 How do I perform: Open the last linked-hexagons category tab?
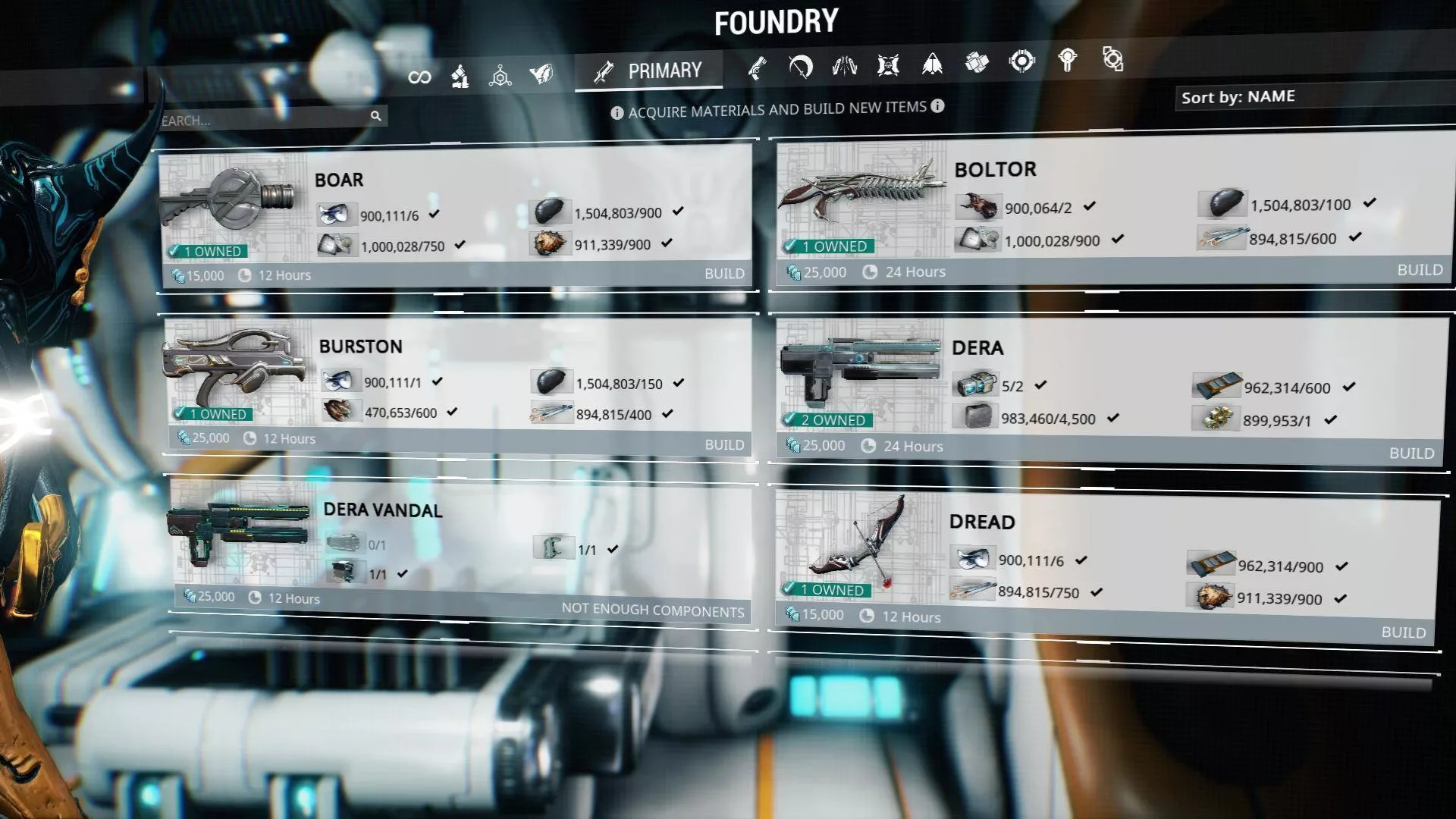pyautogui.click(x=1112, y=59)
